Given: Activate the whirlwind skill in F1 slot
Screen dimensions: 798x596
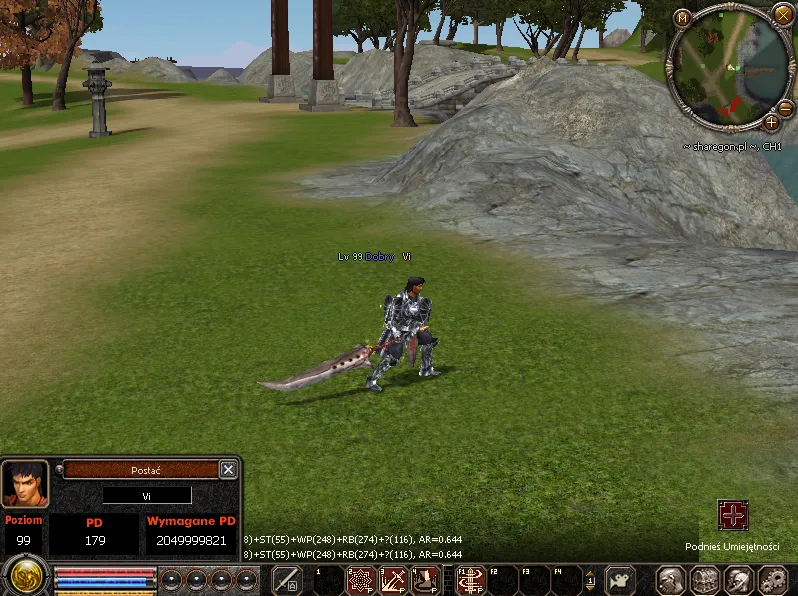Looking at the screenshot, I should tap(471, 580).
